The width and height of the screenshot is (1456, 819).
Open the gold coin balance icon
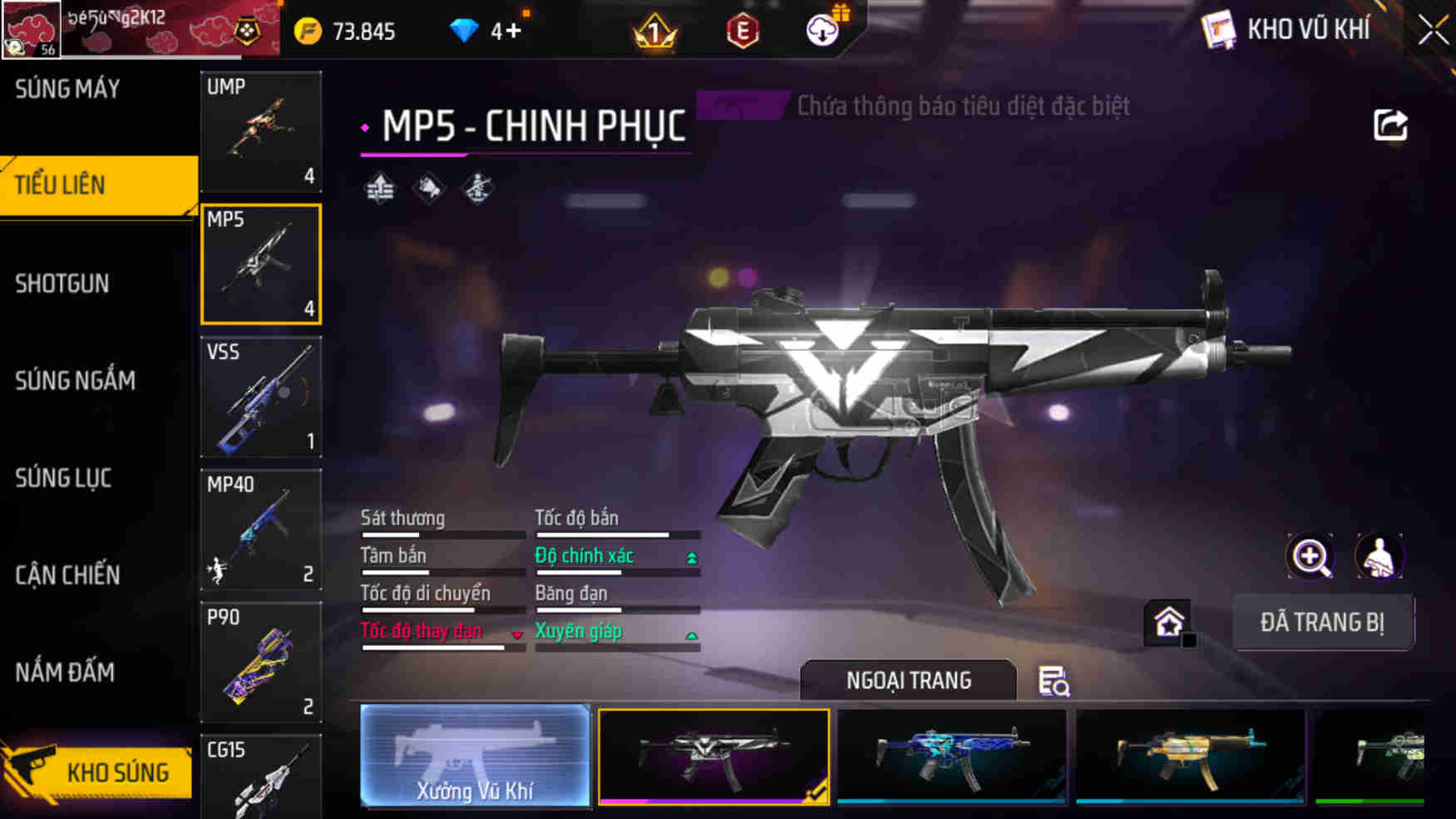tap(308, 30)
